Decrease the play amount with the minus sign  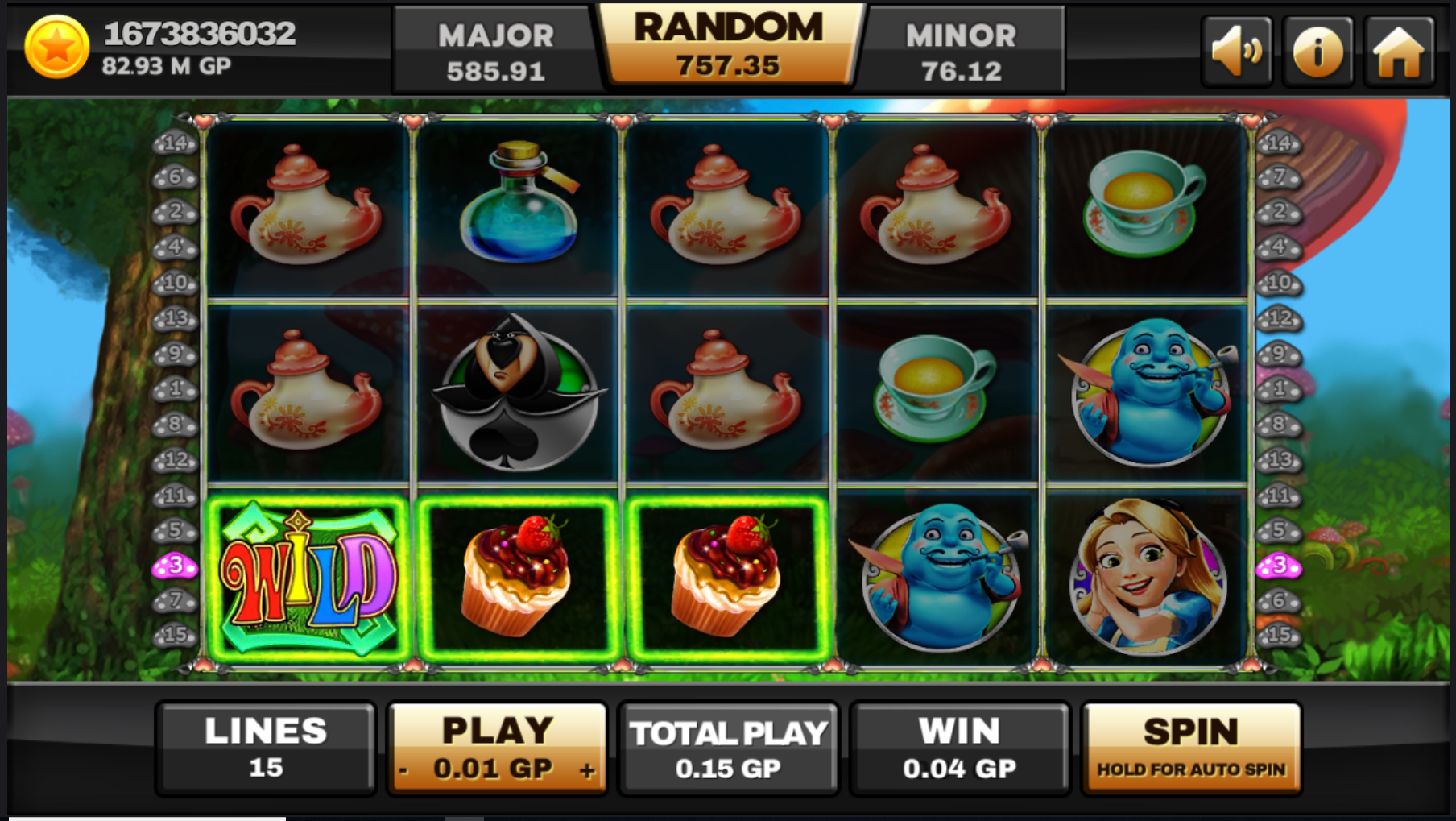pos(403,770)
